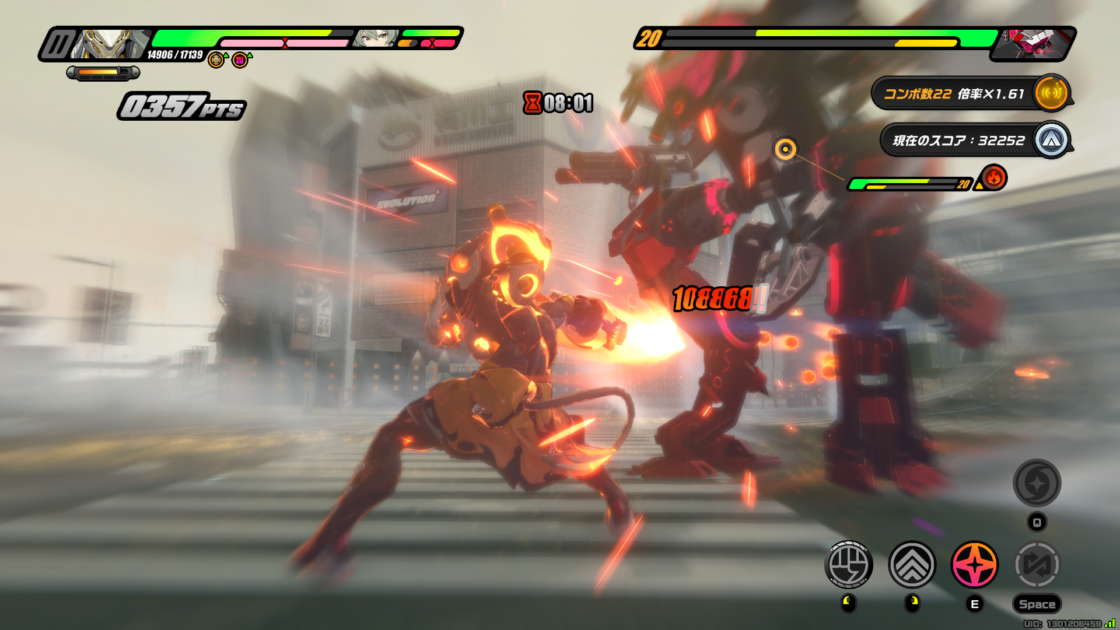Activate the greyed-out swirl ultimate icon
The image size is (1120, 630).
pyautogui.click(x=1036, y=483)
